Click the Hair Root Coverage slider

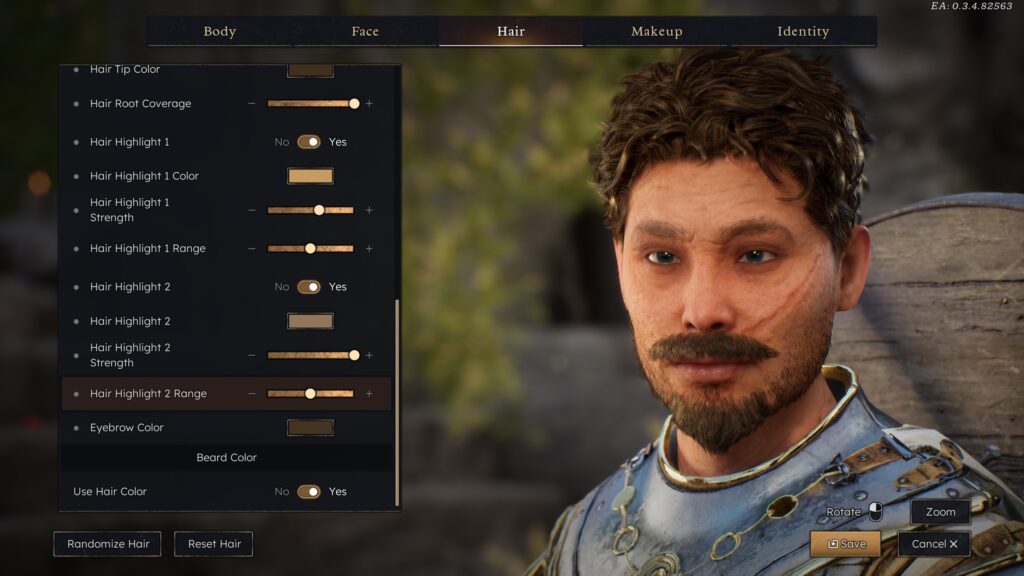tap(310, 103)
